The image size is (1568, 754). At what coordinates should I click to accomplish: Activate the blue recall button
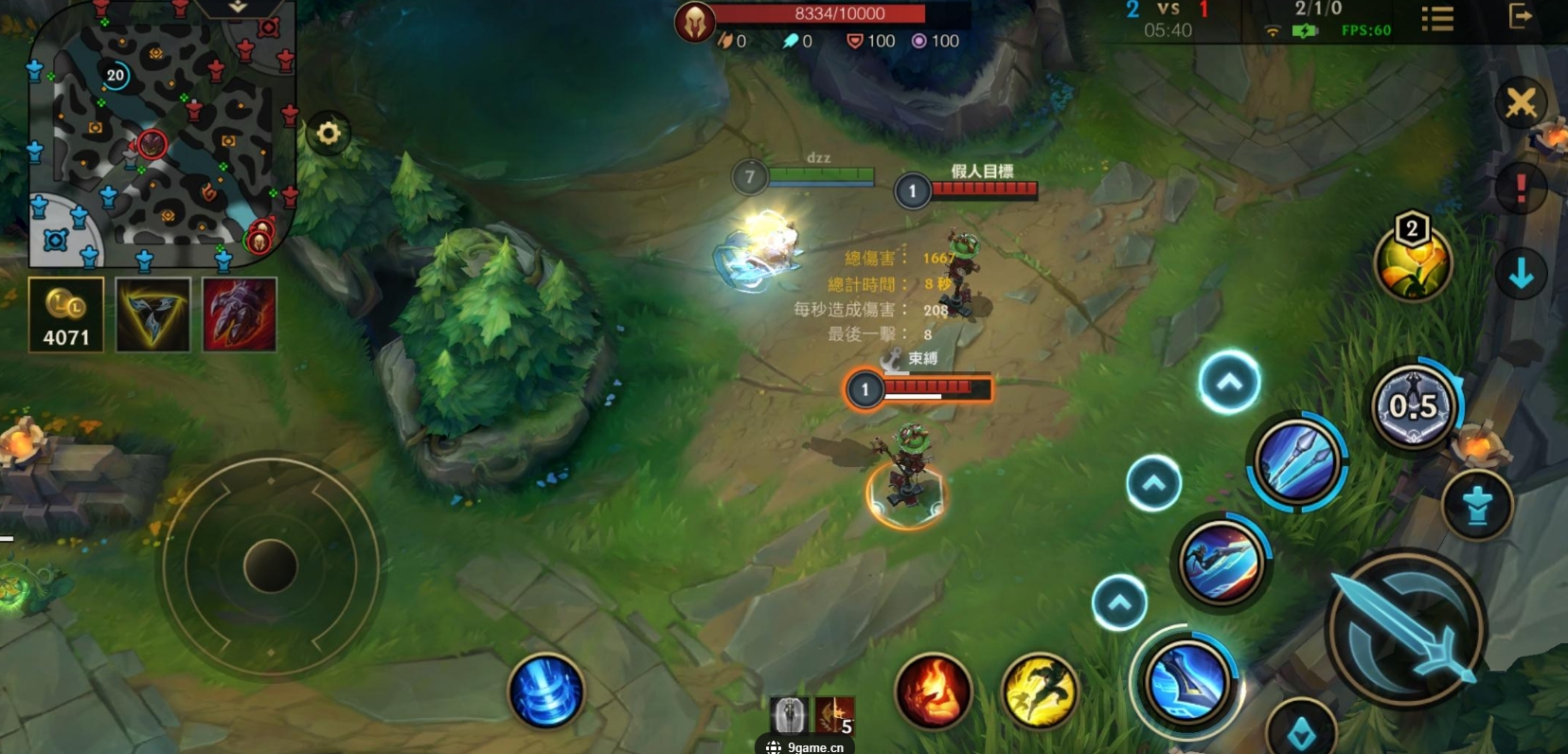click(x=546, y=691)
